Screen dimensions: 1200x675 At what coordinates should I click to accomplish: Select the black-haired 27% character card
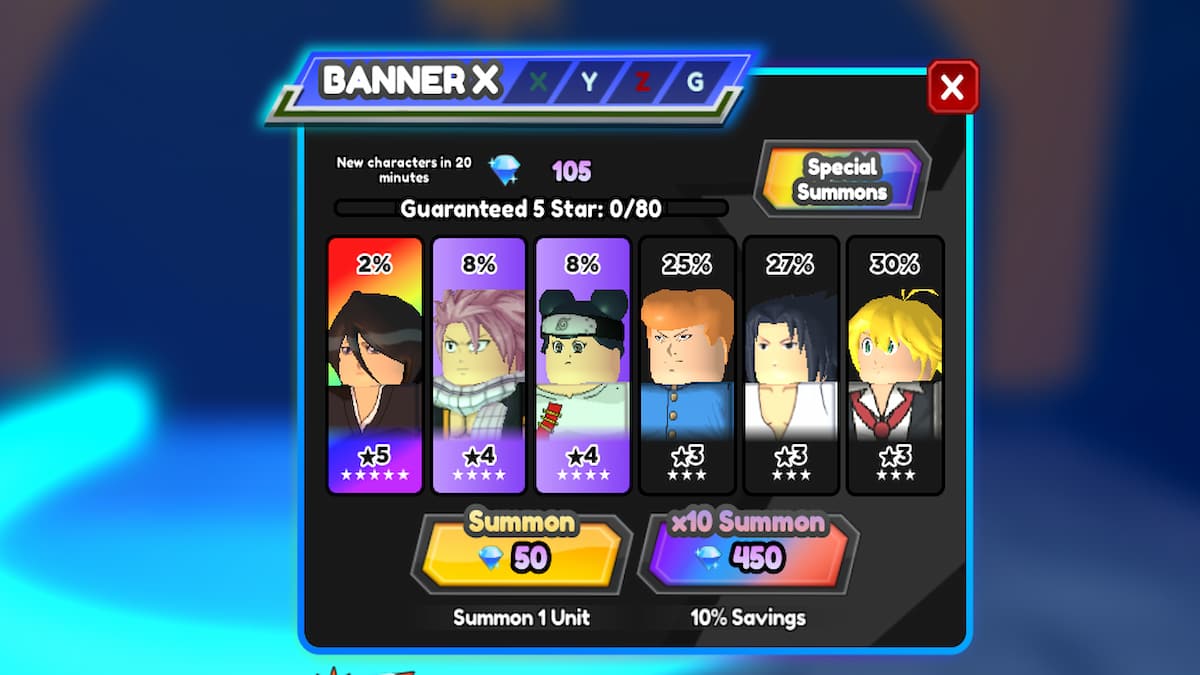click(x=791, y=365)
